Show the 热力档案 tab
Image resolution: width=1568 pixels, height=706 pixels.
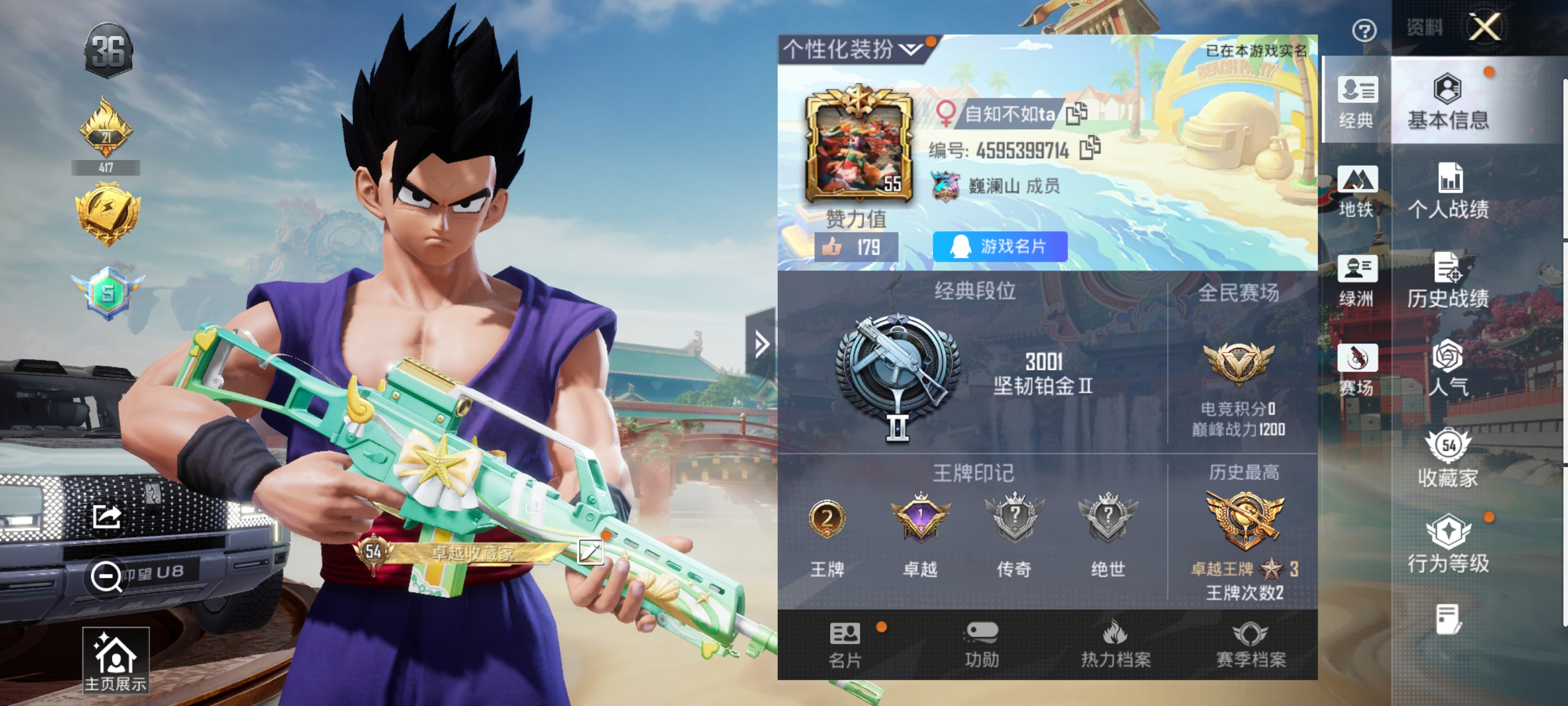pyautogui.click(x=1115, y=644)
